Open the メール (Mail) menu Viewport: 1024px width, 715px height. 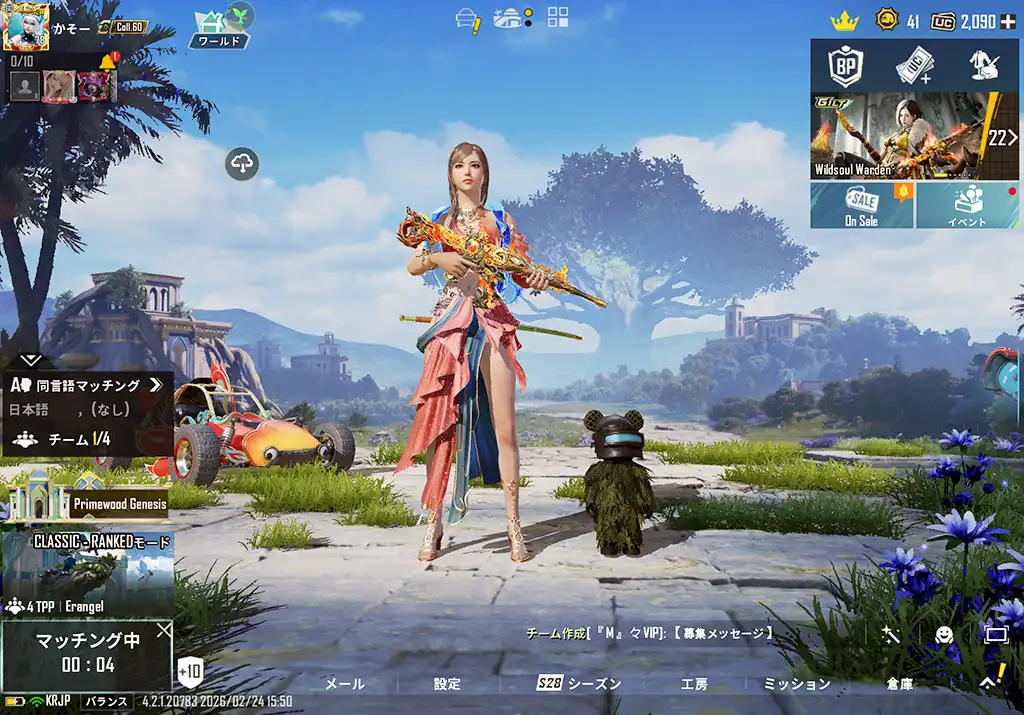pos(345,684)
